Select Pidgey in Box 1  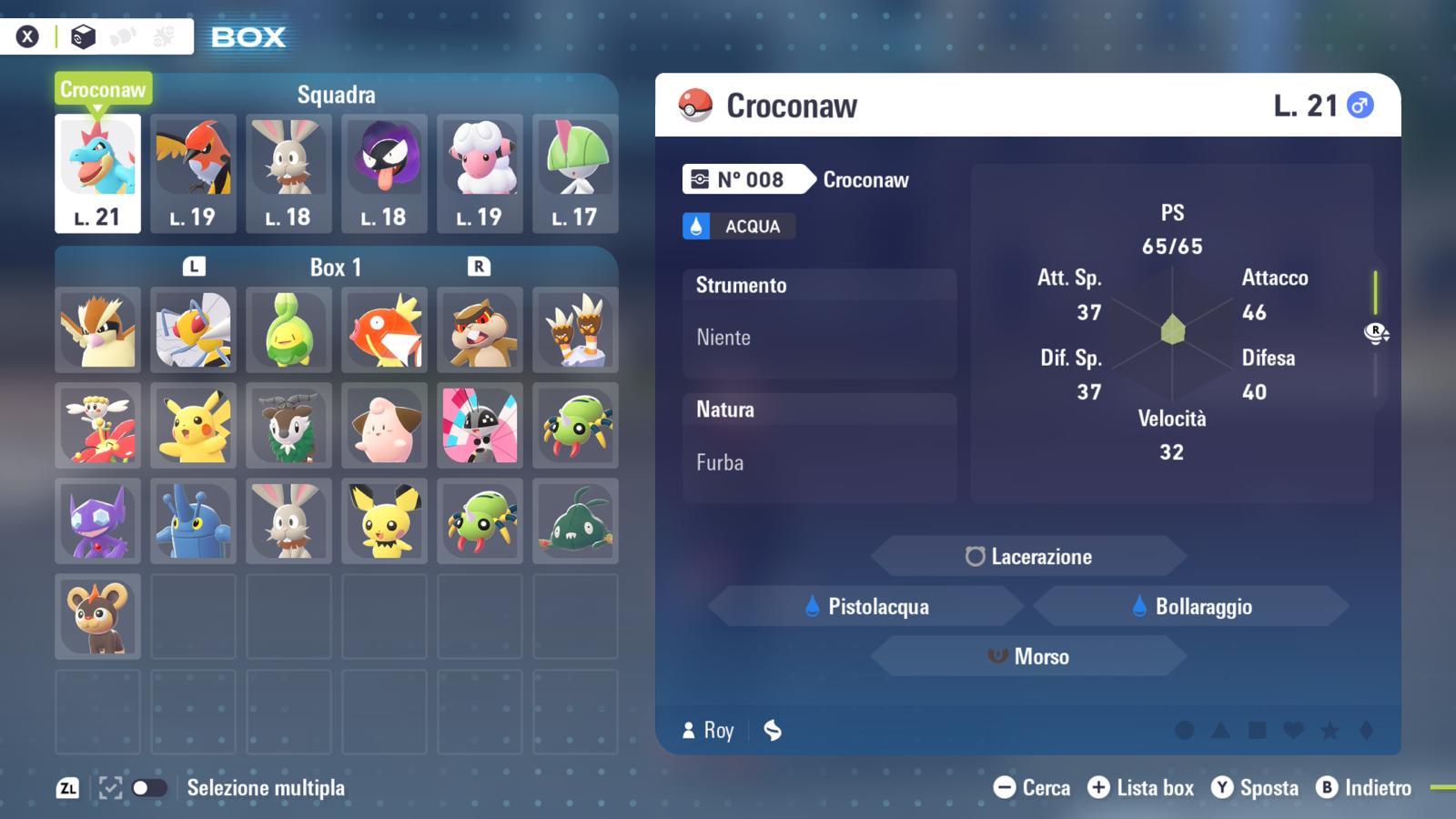pyautogui.click(x=97, y=330)
